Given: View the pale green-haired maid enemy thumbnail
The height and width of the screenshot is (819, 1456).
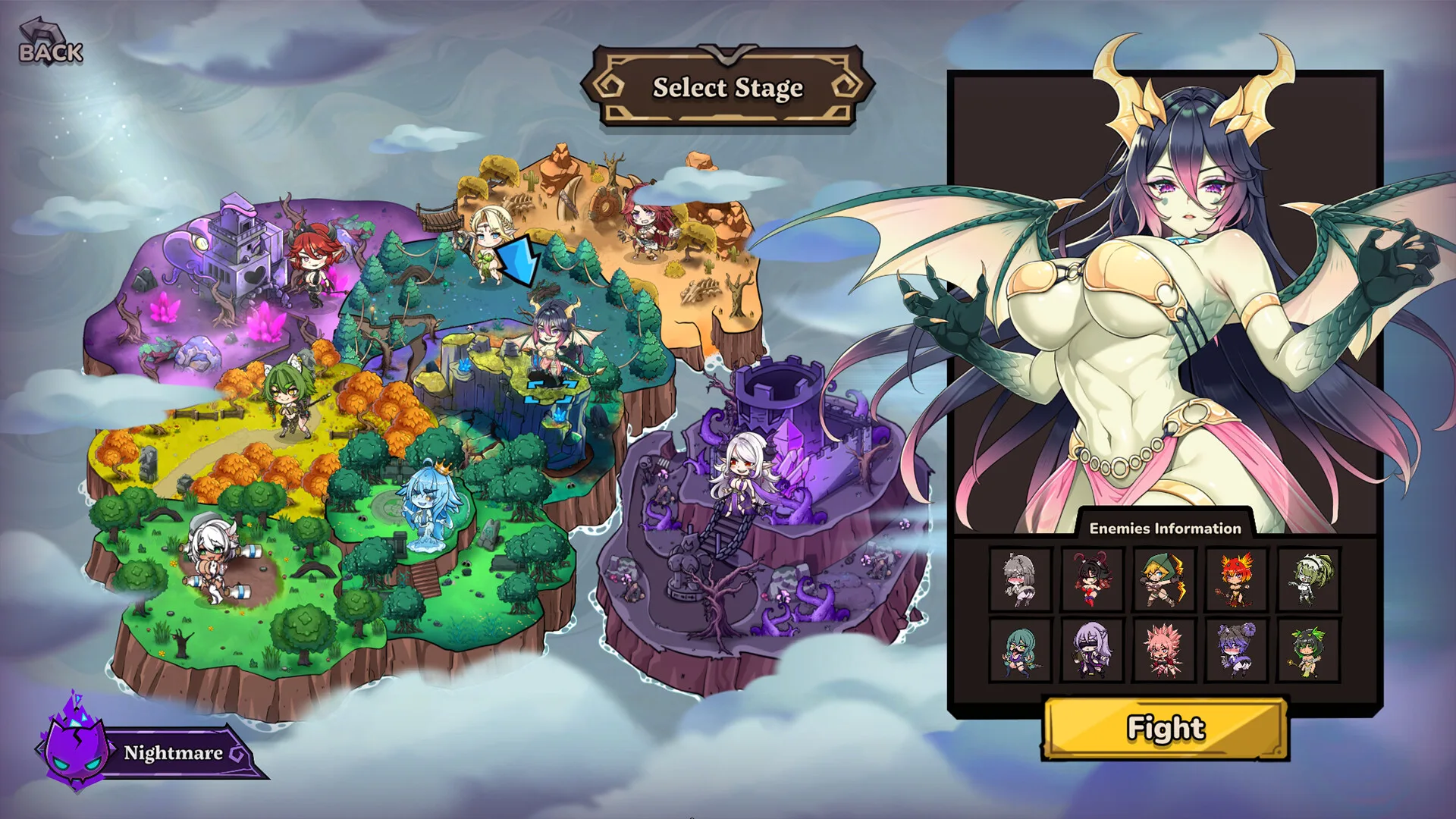Looking at the screenshot, I should (1308, 579).
